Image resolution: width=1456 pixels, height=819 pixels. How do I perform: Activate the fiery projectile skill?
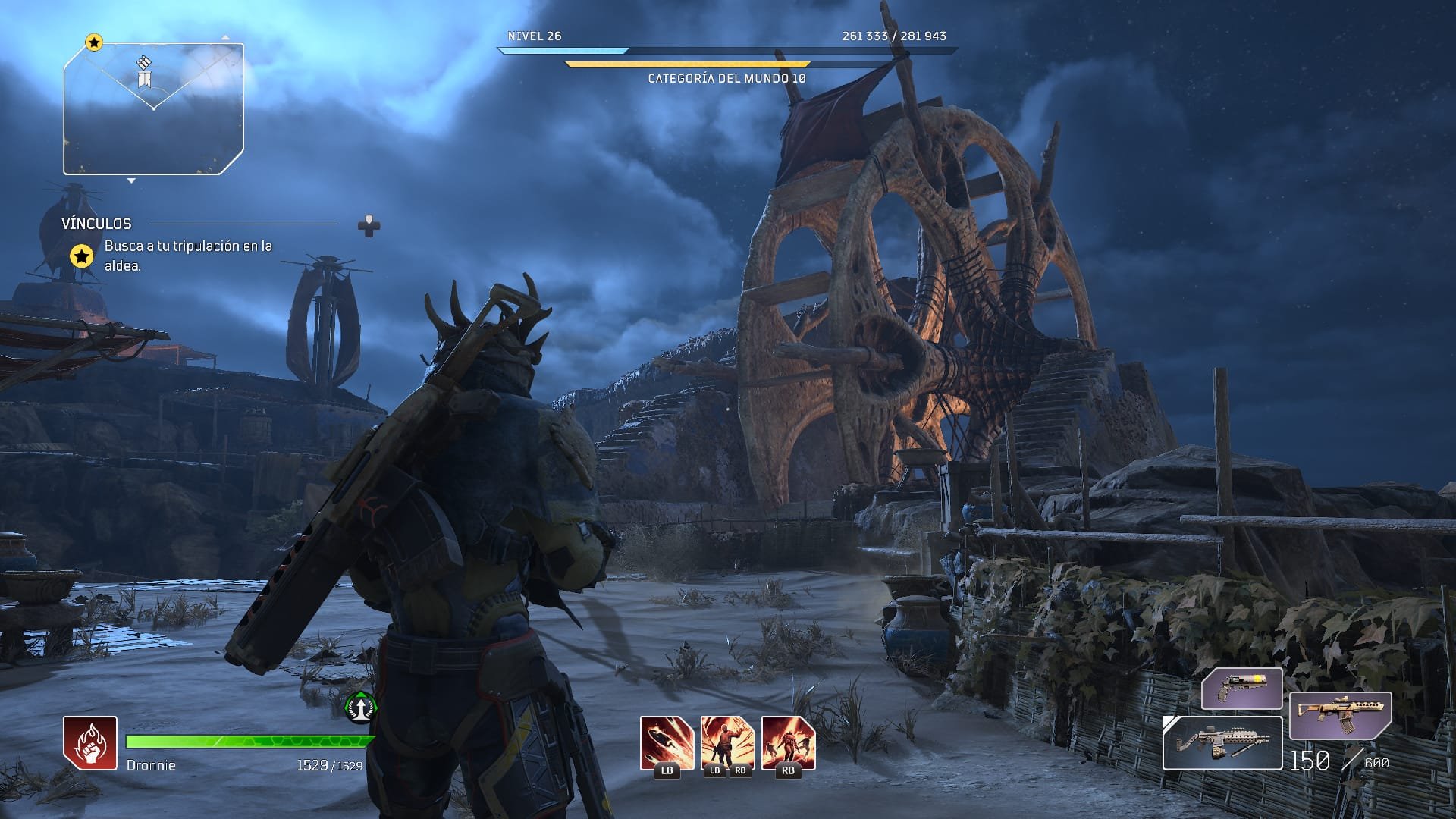pyautogui.click(x=667, y=742)
